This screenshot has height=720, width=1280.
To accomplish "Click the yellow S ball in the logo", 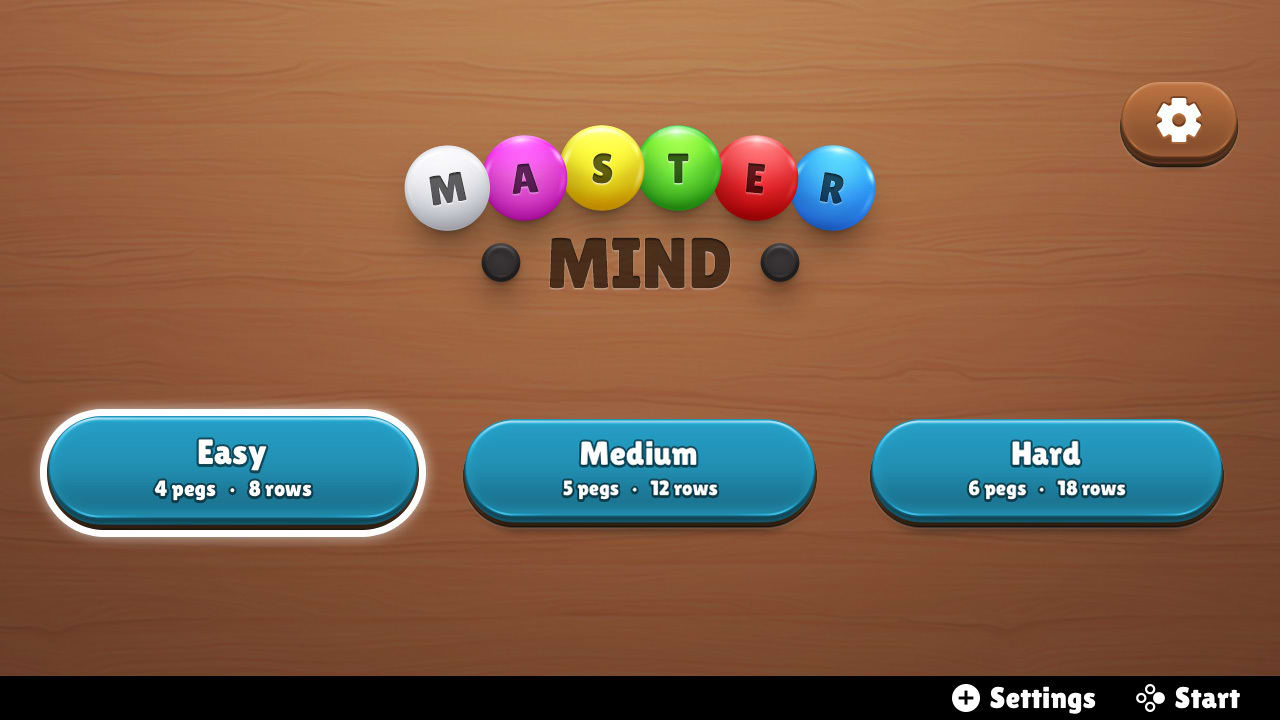I will tap(602, 167).
